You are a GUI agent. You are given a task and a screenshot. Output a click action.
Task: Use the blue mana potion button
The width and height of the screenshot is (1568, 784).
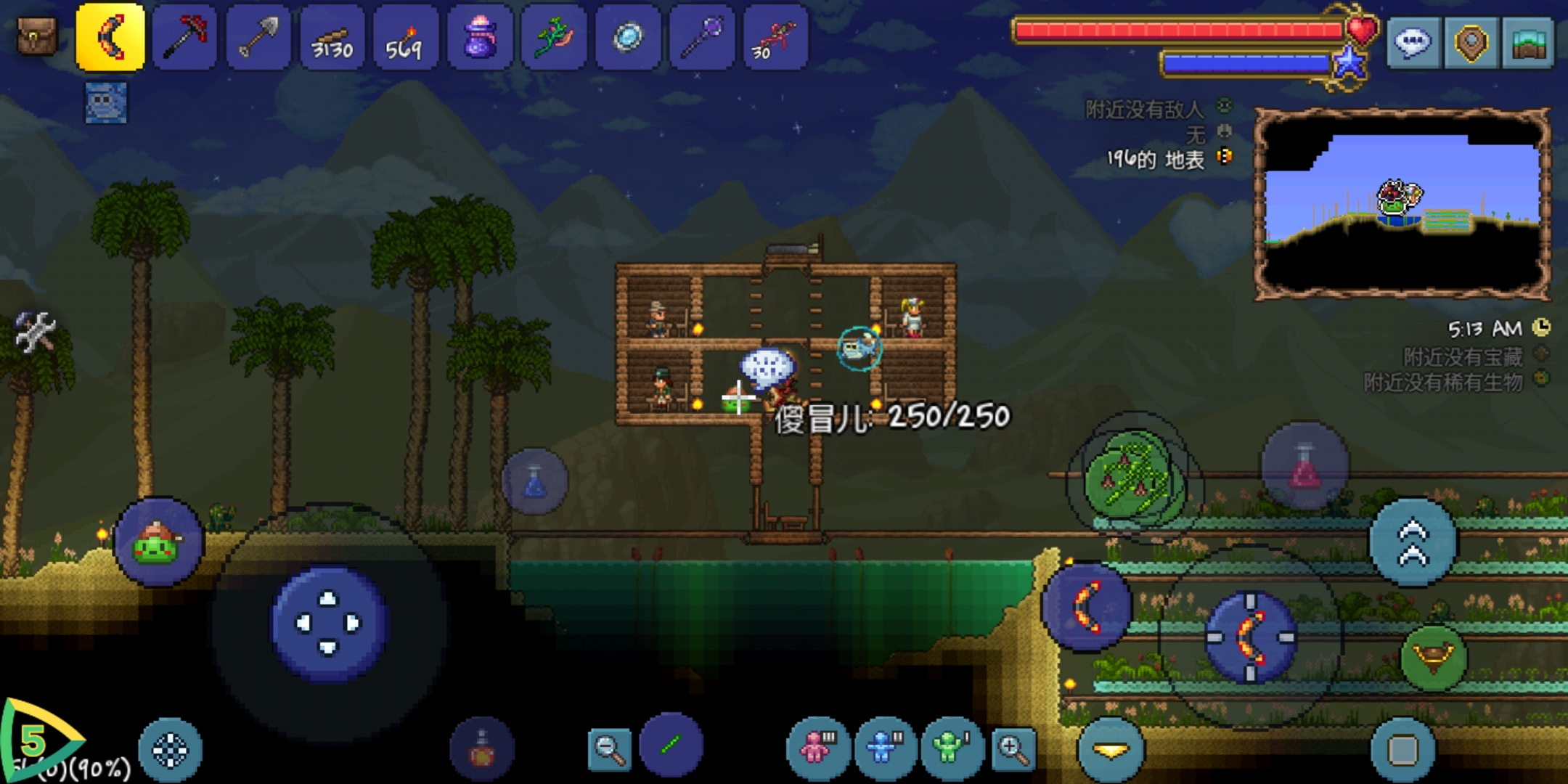coord(535,482)
